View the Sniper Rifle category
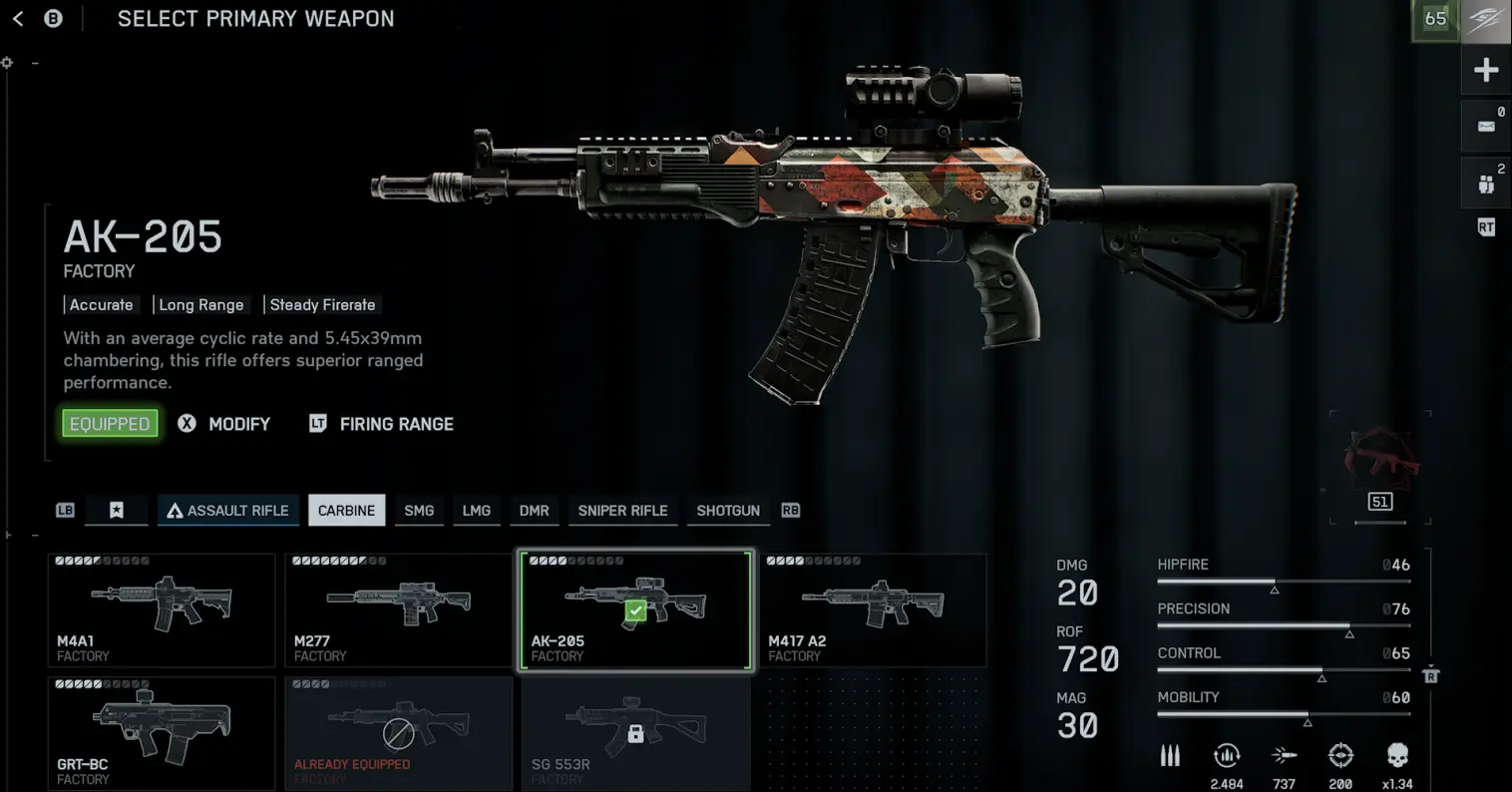 pos(622,511)
